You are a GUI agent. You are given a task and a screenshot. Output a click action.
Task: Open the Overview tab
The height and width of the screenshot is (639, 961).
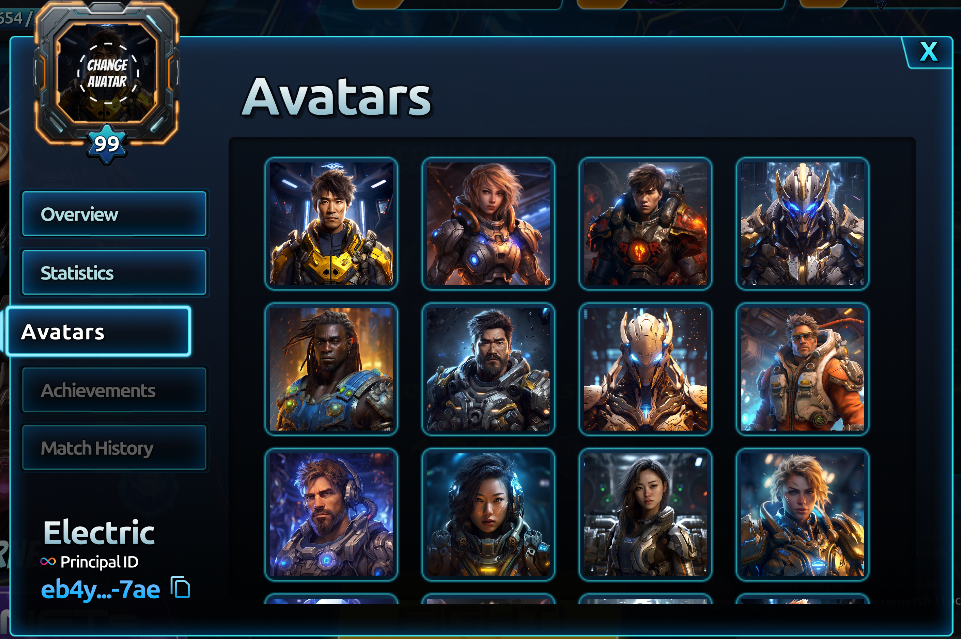(x=114, y=214)
